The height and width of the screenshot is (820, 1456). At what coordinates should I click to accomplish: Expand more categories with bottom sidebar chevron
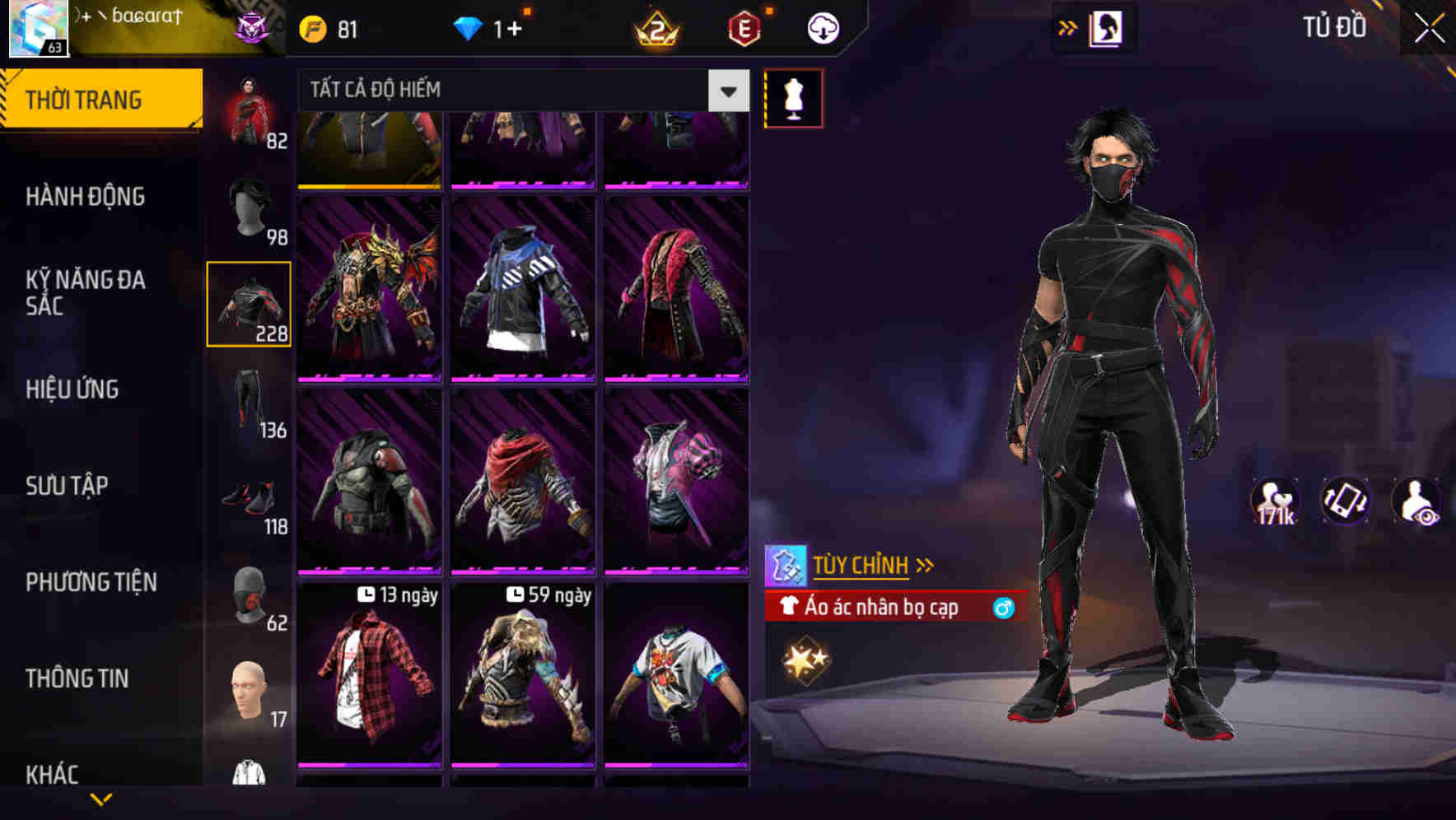pyautogui.click(x=103, y=797)
